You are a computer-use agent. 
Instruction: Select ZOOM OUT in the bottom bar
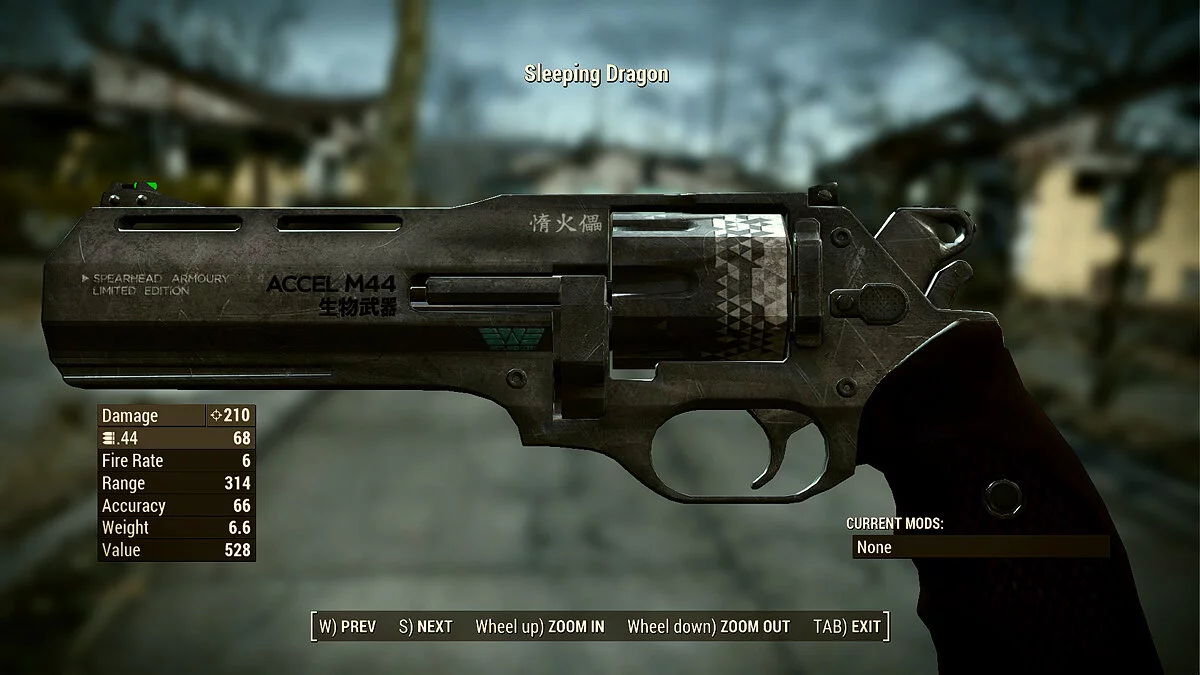pyautogui.click(x=708, y=627)
